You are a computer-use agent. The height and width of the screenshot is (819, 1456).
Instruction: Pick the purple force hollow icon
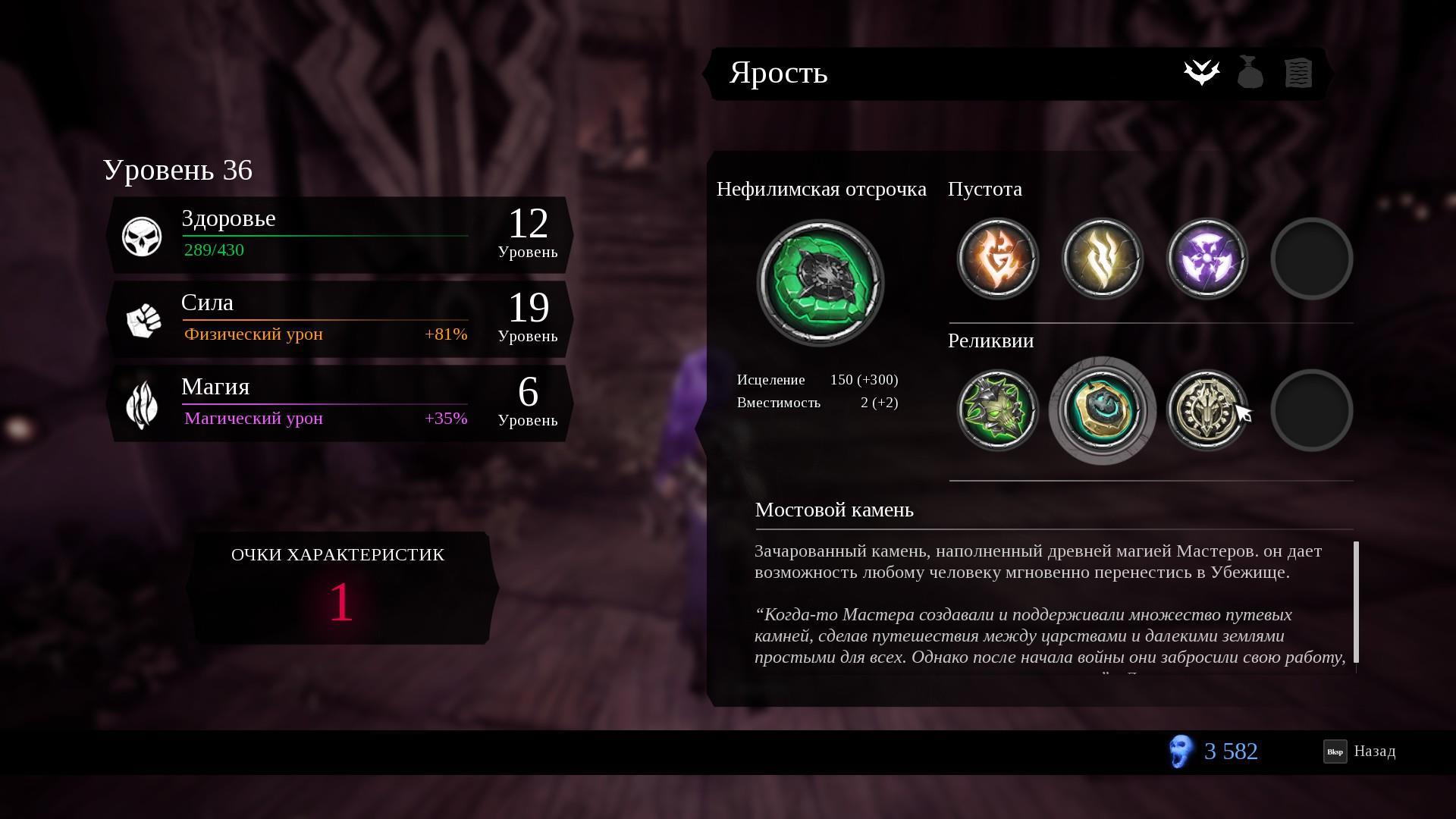1207,259
